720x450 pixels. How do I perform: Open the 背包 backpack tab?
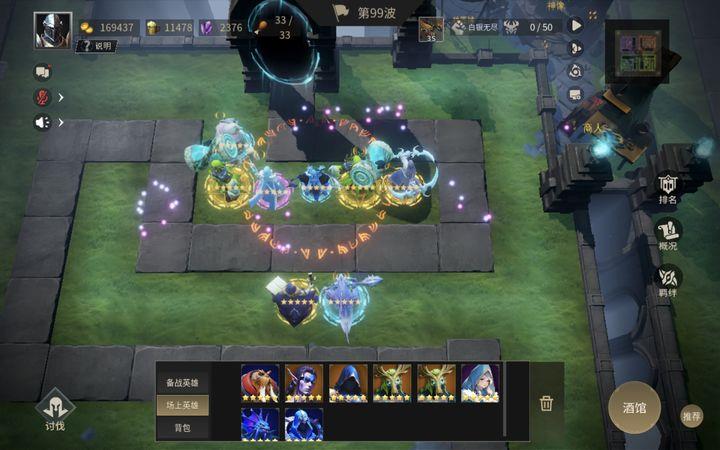point(182,428)
